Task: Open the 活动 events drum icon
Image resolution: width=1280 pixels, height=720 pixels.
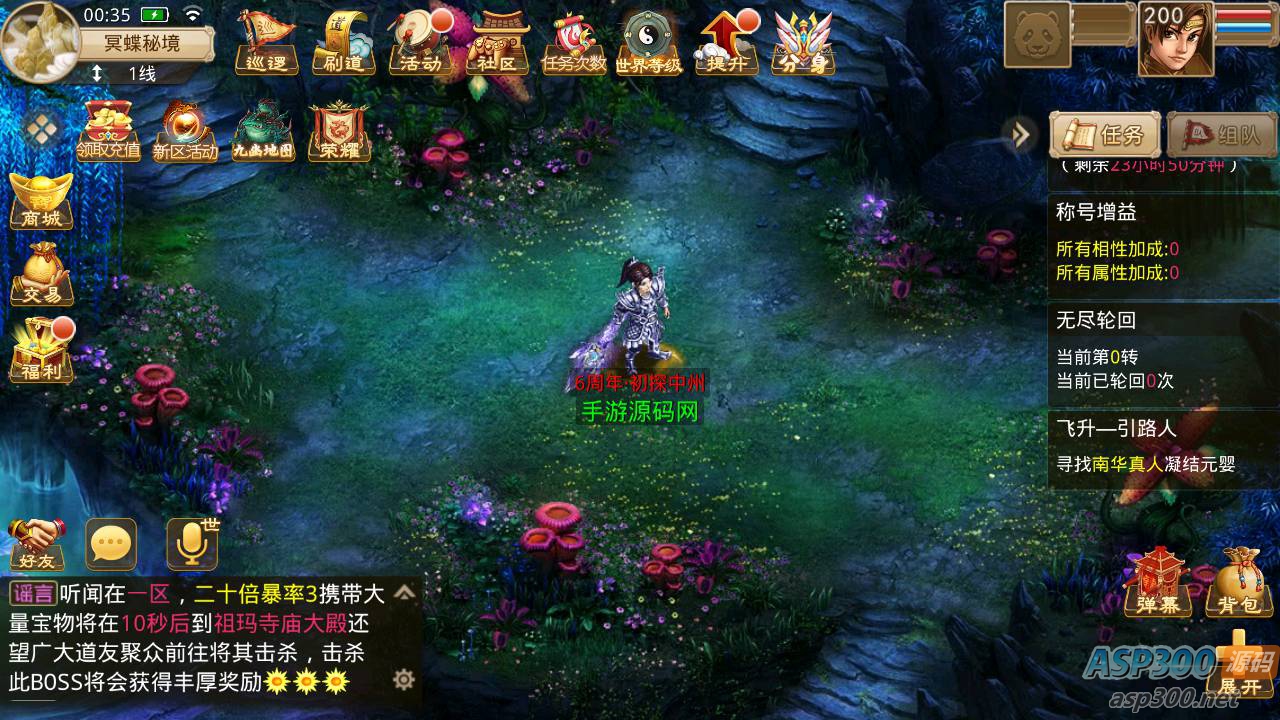Action: click(419, 43)
